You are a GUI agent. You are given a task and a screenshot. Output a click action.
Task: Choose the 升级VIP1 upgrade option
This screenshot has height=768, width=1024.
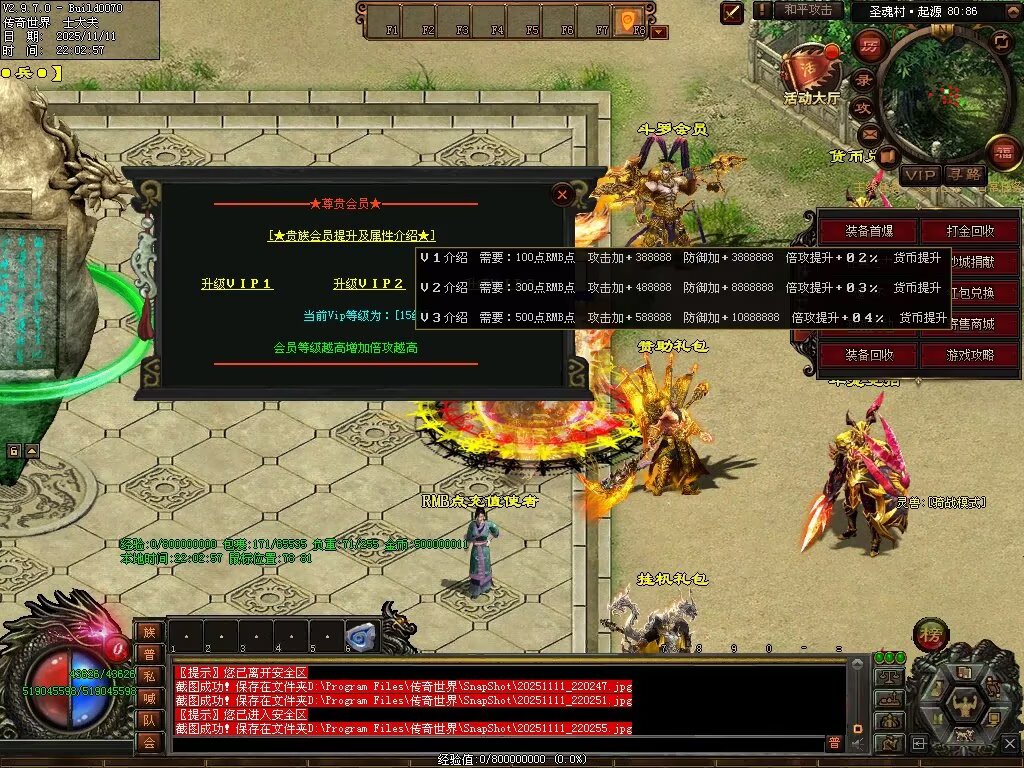(237, 284)
